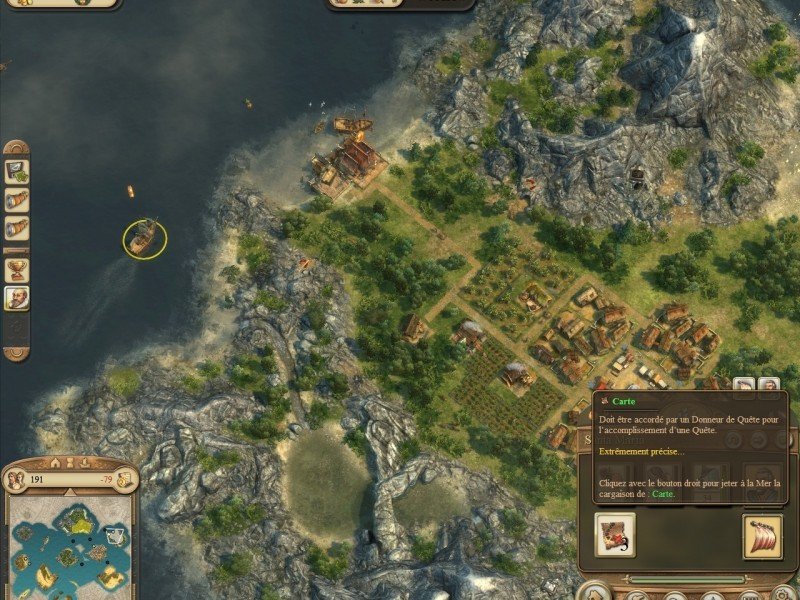Select the Carte map cargo slot
Image resolution: width=800 pixels, height=600 pixels.
coord(615,535)
